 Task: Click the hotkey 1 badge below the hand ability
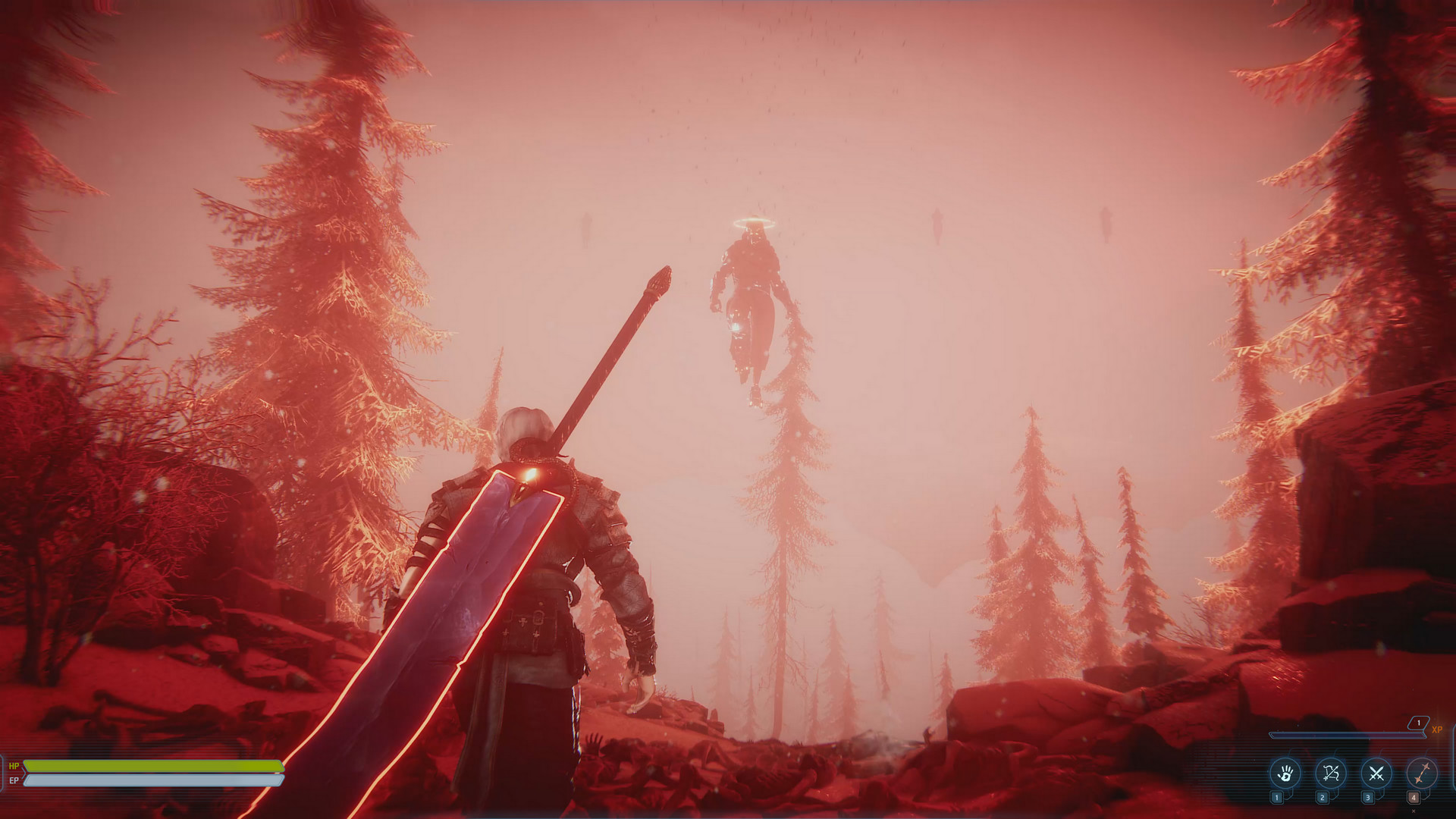coord(1277,799)
